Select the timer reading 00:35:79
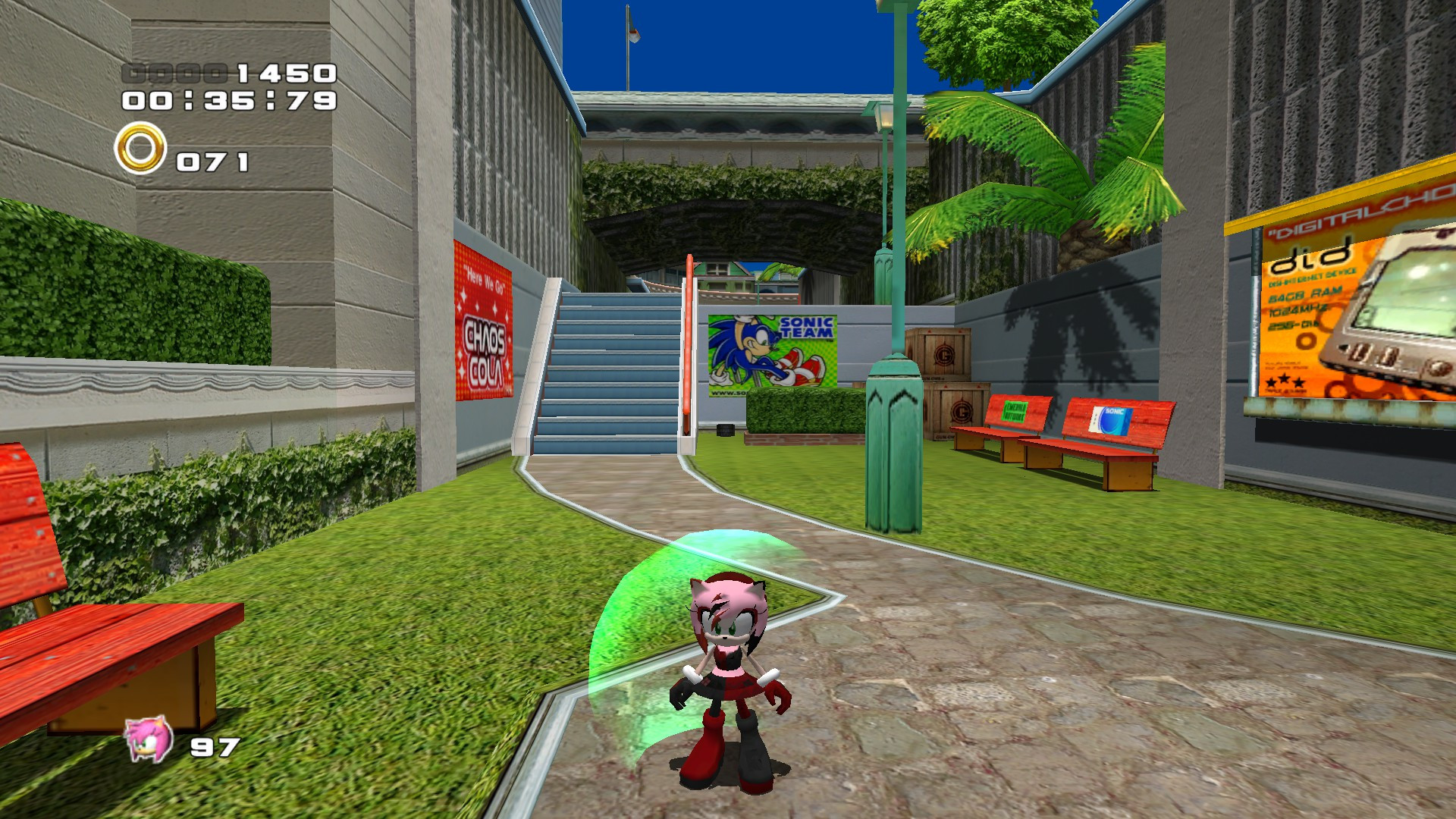1456x819 pixels. 229,102
